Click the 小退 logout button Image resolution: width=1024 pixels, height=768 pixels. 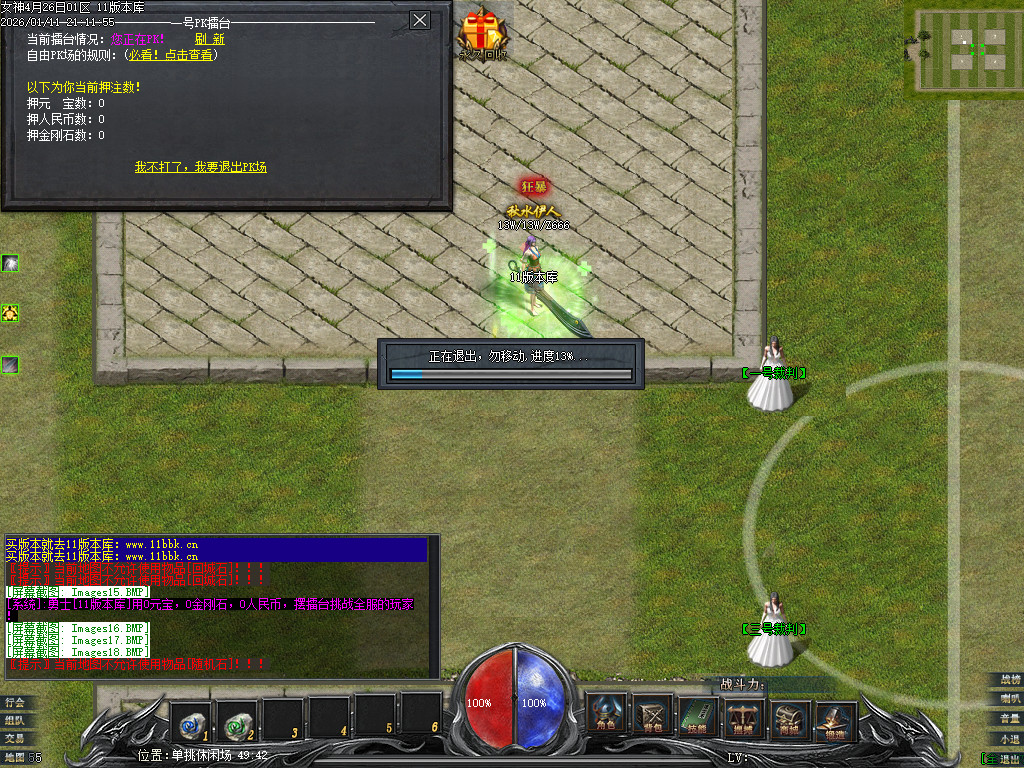pyautogui.click(x=1009, y=738)
